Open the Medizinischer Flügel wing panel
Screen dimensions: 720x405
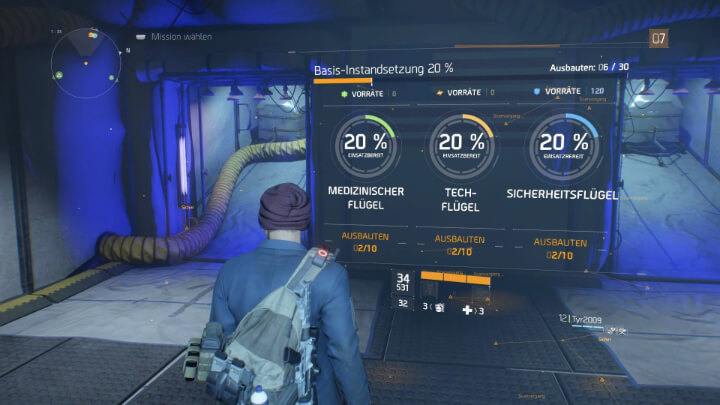pos(365,198)
